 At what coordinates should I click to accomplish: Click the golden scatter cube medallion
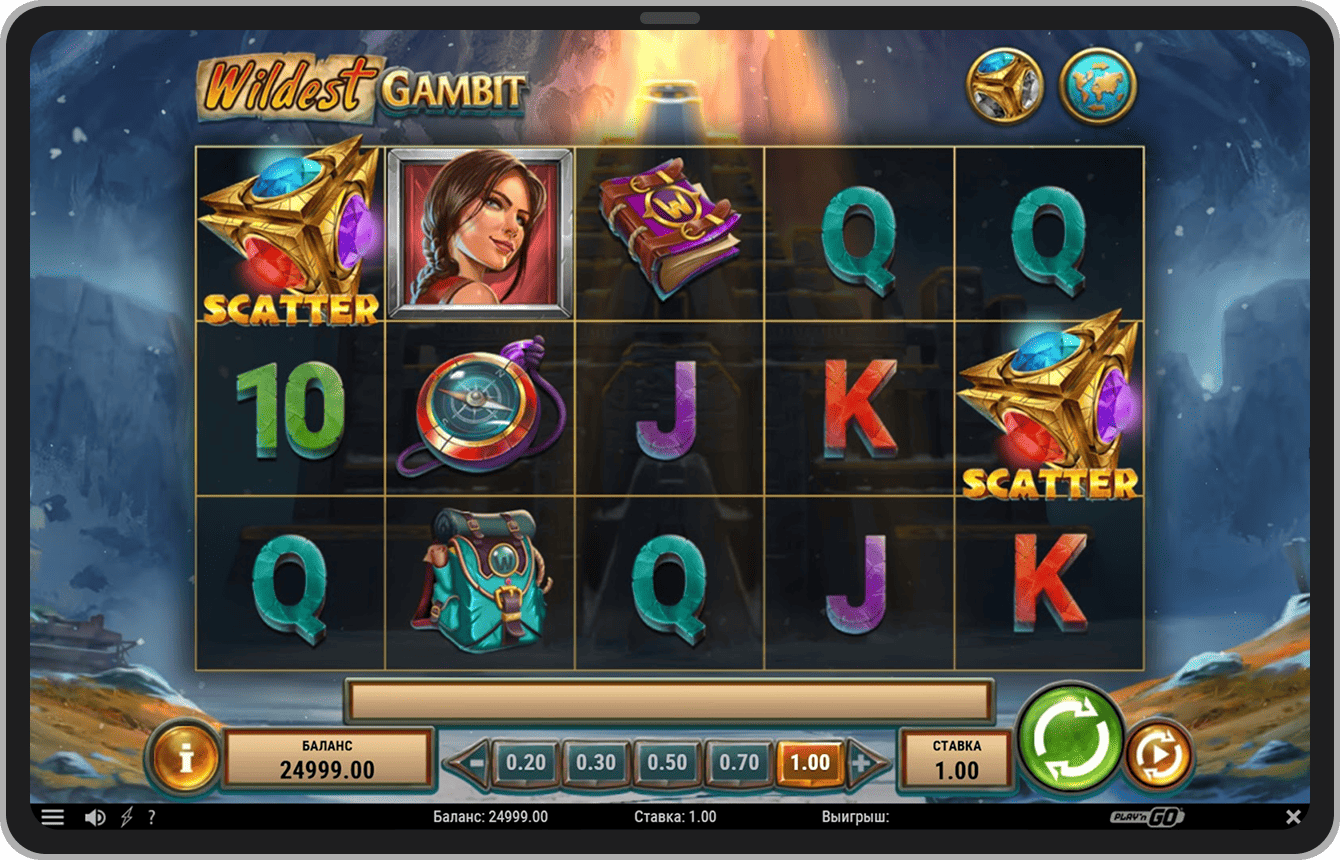[x=1004, y=86]
